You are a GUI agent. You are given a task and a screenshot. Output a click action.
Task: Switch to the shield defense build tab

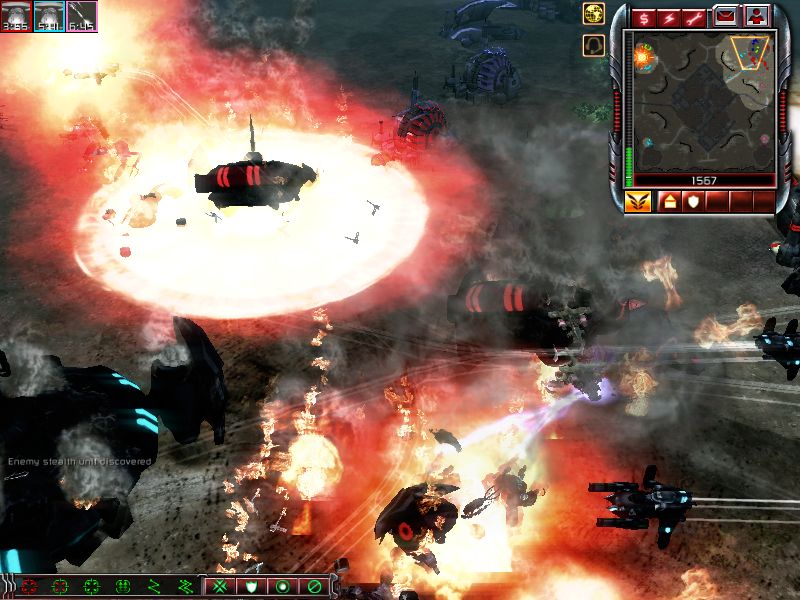point(692,201)
